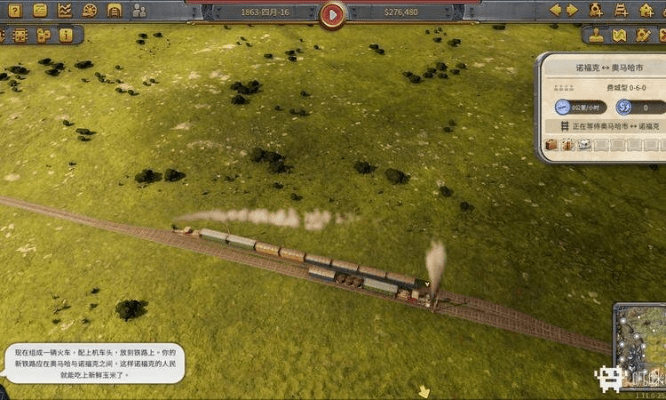Click the left-pointing gold arrow
The width and height of the screenshot is (666, 400).
pos(557,11)
